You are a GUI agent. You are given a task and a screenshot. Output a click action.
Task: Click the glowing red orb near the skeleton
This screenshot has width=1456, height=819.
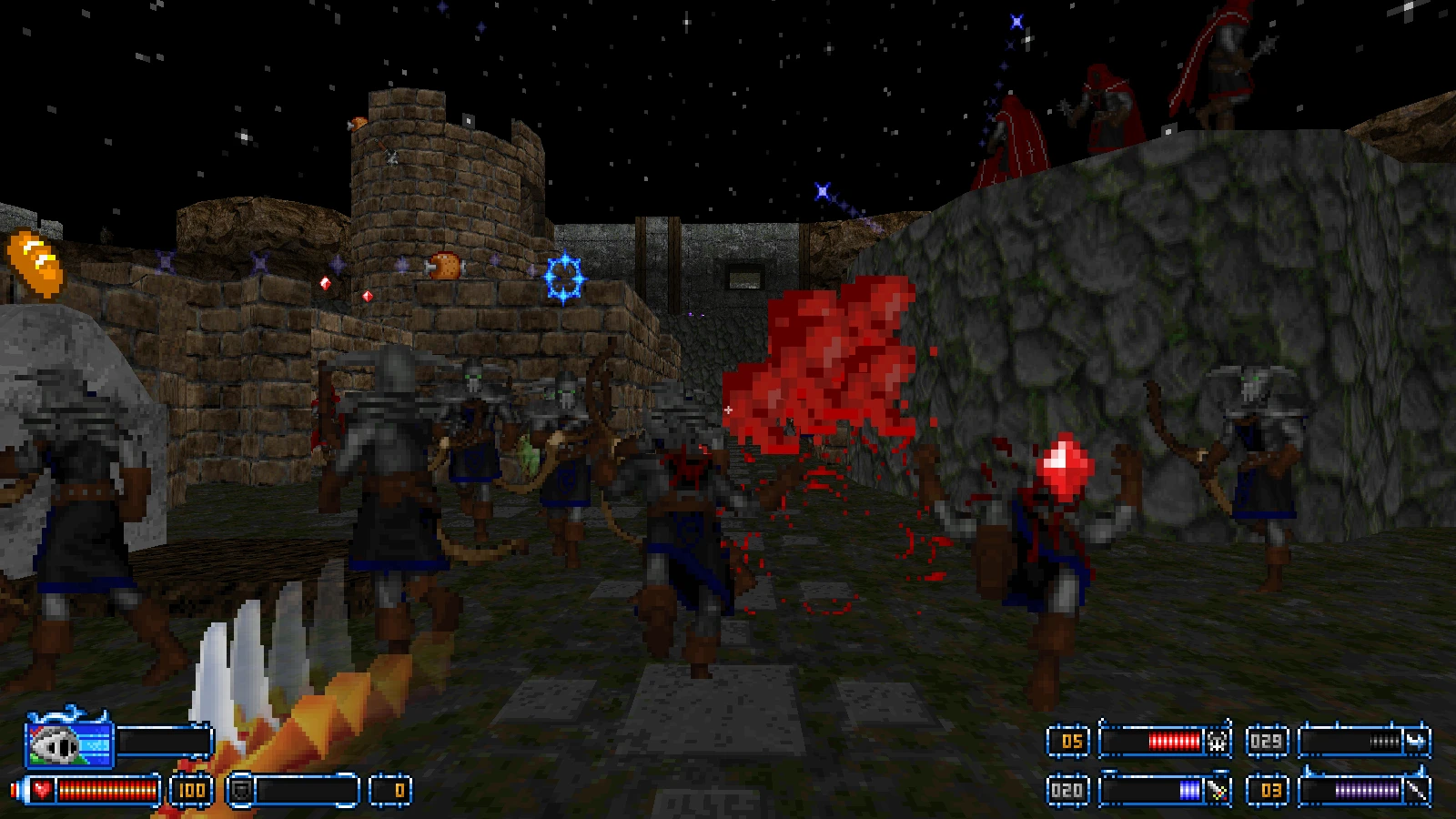(1063, 468)
